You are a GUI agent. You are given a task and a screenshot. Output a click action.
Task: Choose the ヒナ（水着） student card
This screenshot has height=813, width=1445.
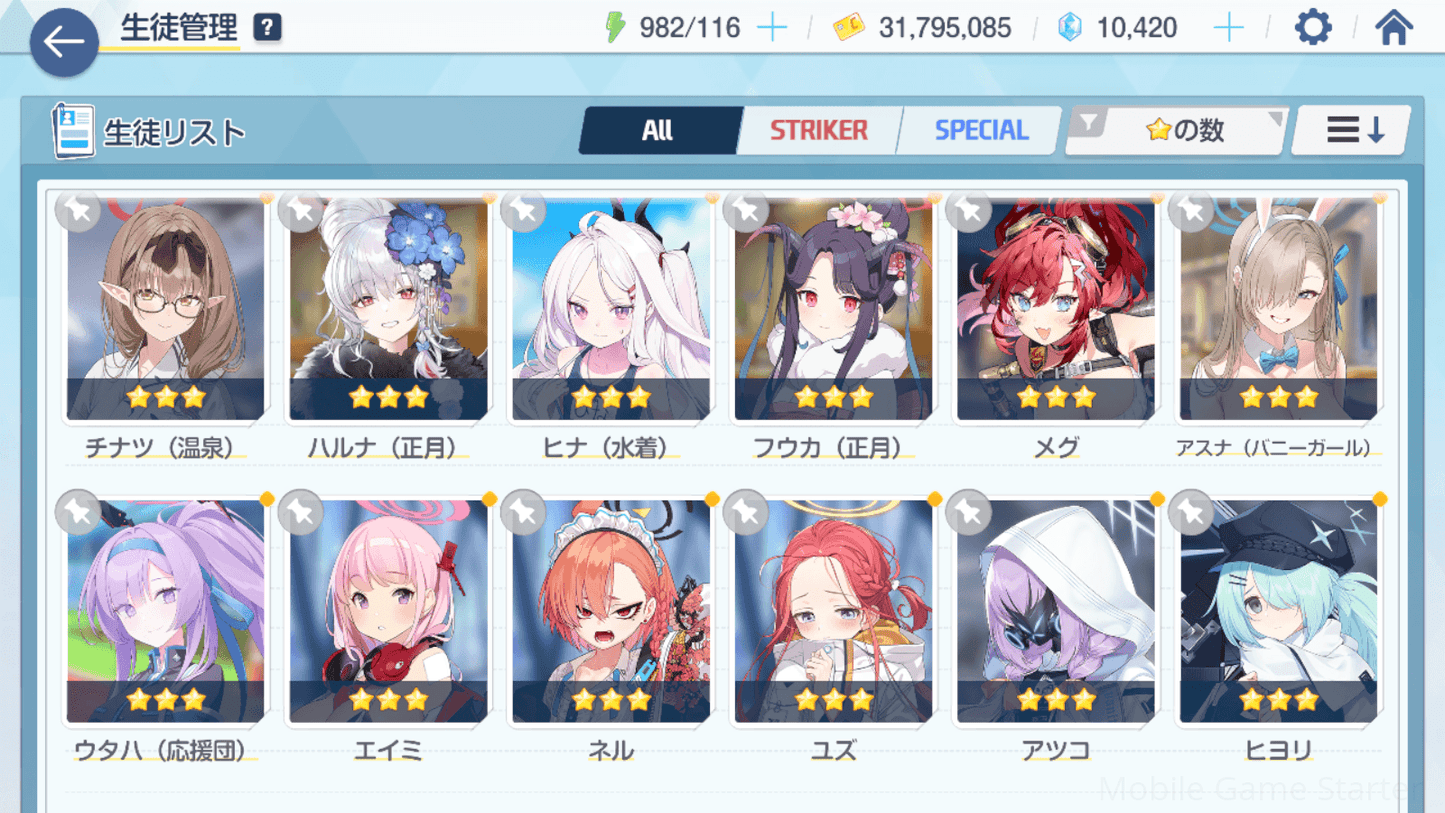tap(611, 310)
